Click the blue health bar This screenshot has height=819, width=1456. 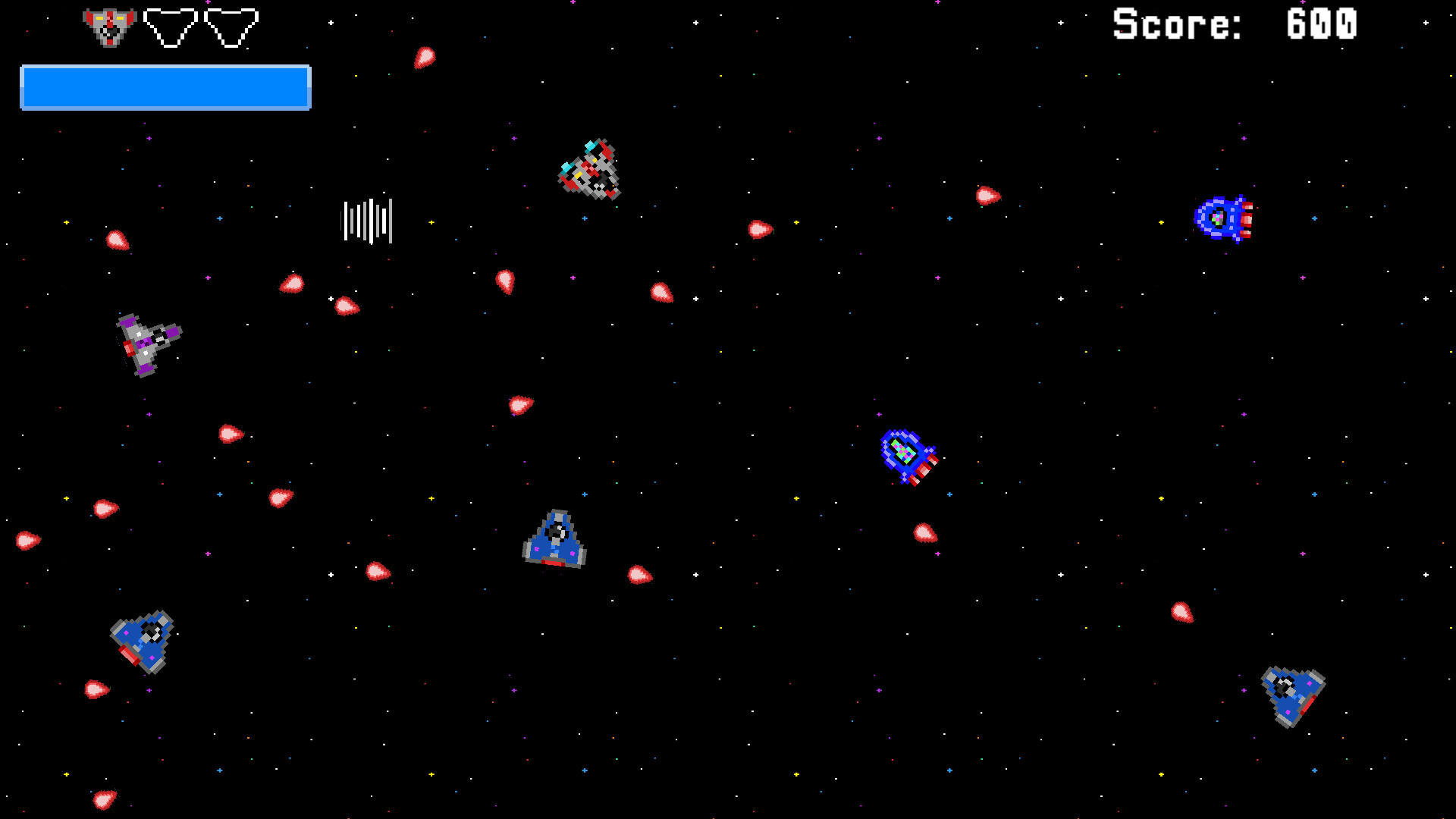point(165,87)
